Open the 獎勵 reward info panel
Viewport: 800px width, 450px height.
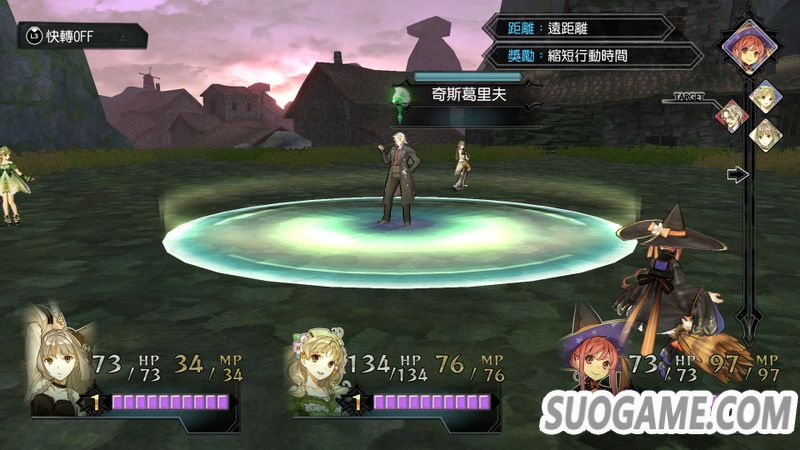(x=577, y=55)
